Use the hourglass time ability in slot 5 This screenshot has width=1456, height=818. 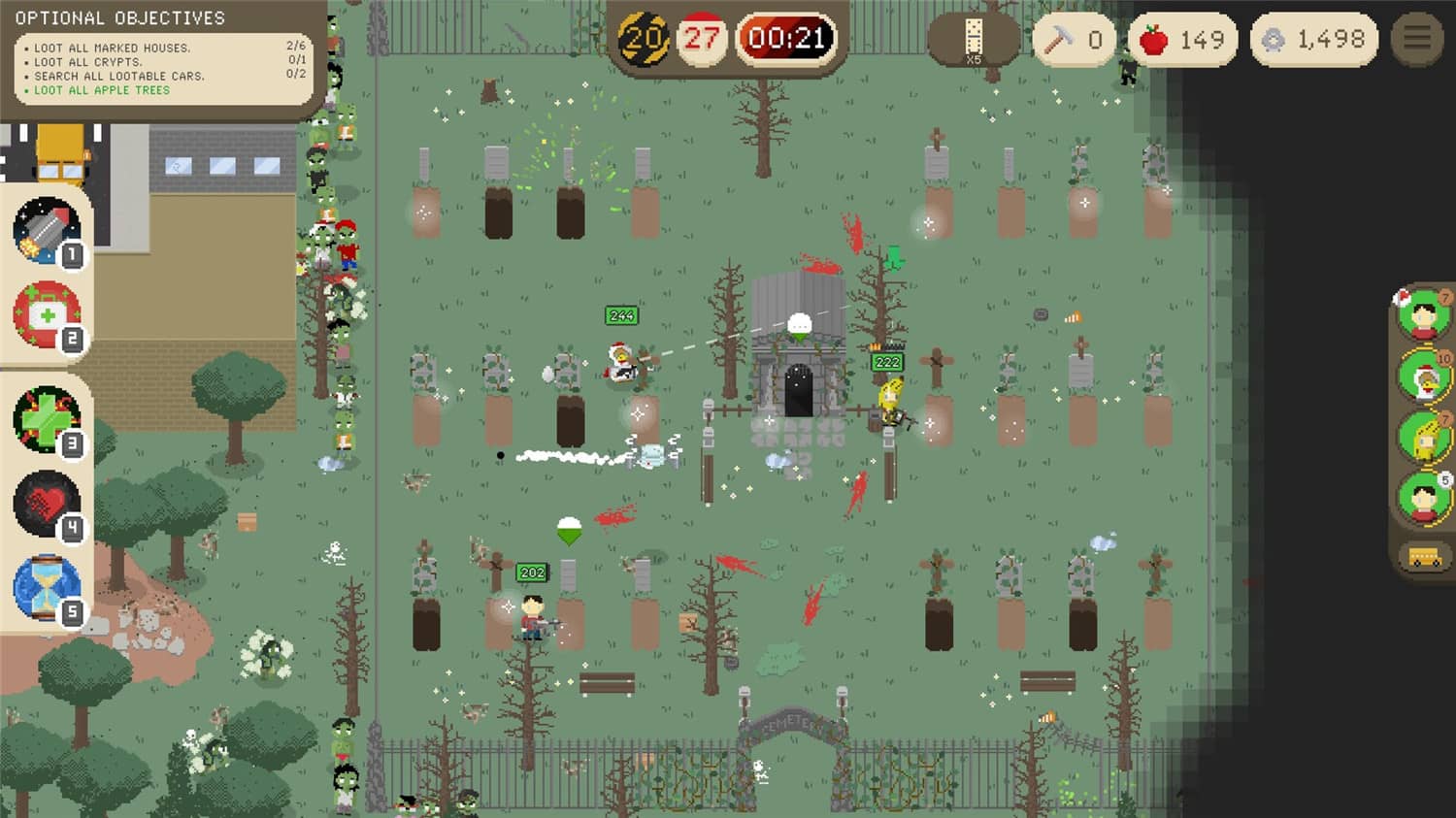point(46,584)
